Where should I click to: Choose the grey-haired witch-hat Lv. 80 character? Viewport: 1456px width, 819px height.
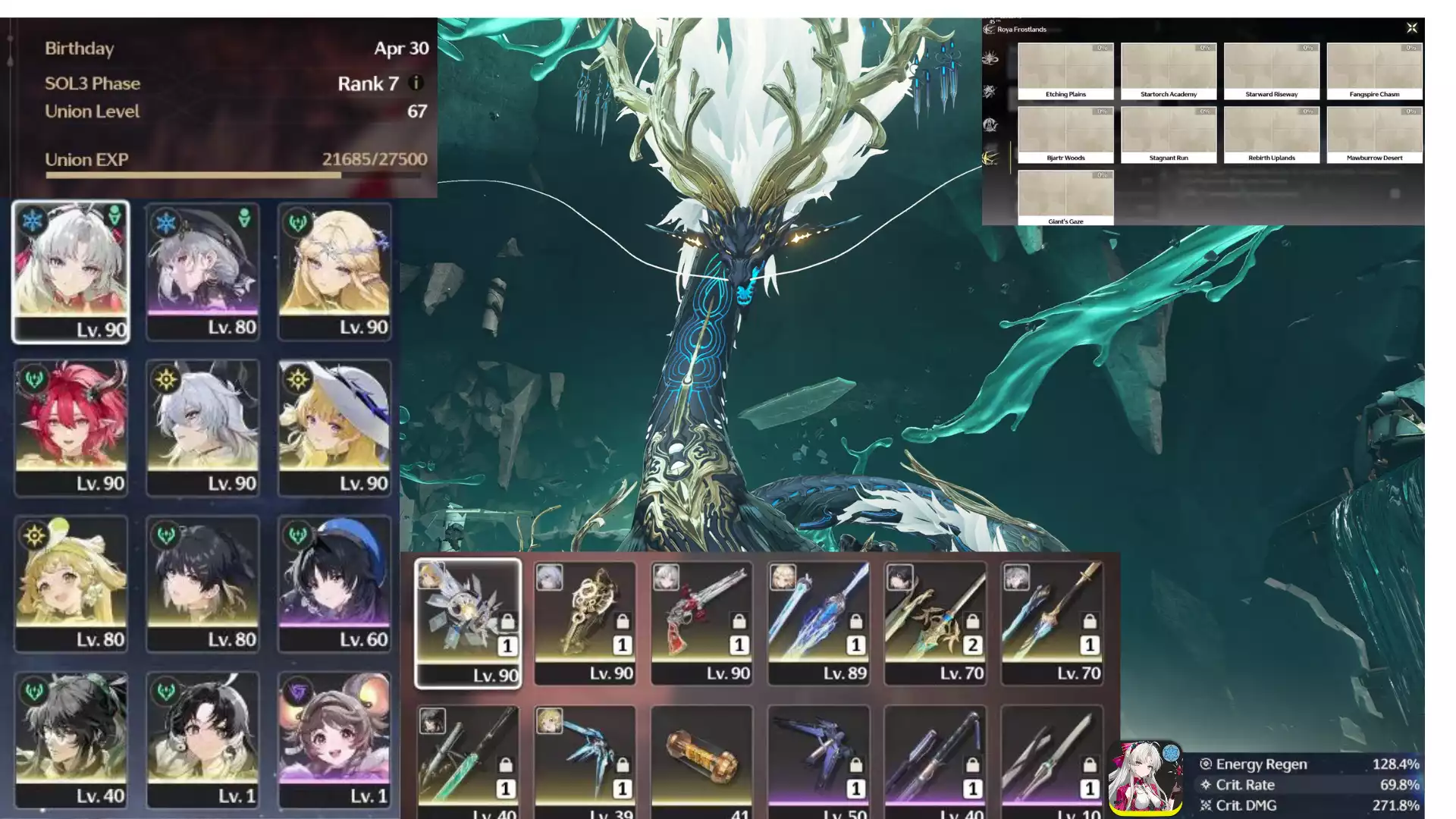202,271
